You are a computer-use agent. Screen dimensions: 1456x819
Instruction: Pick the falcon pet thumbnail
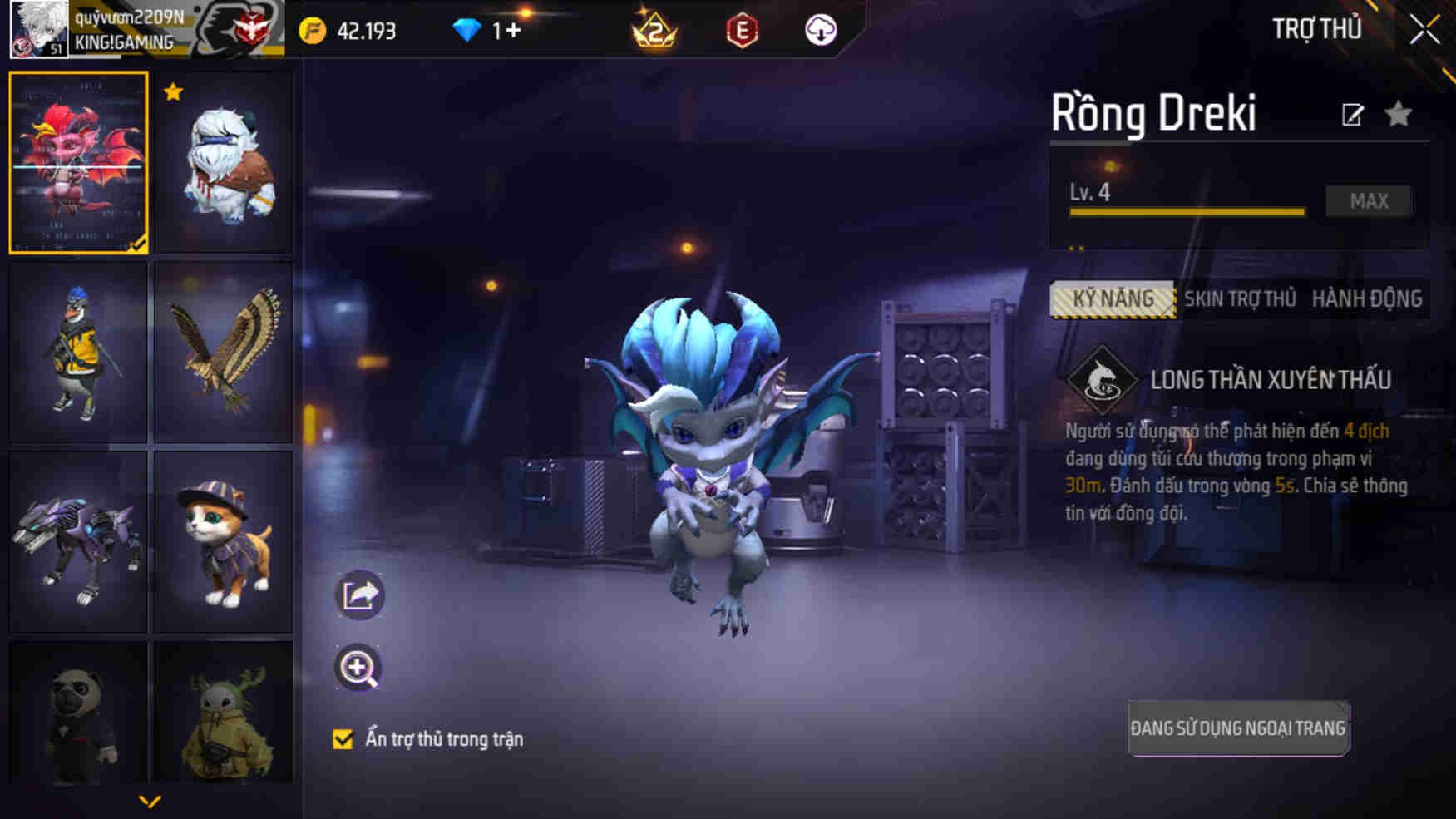(x=224, y=352)
